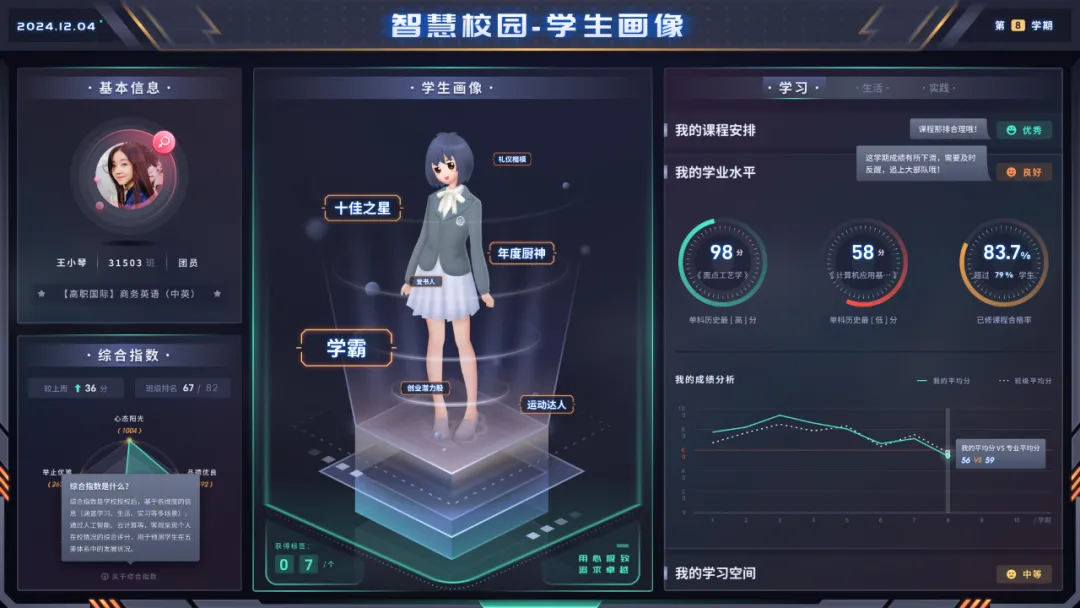
Task: Switch to the 学习 tab
Action: click(x=793, y=88)
